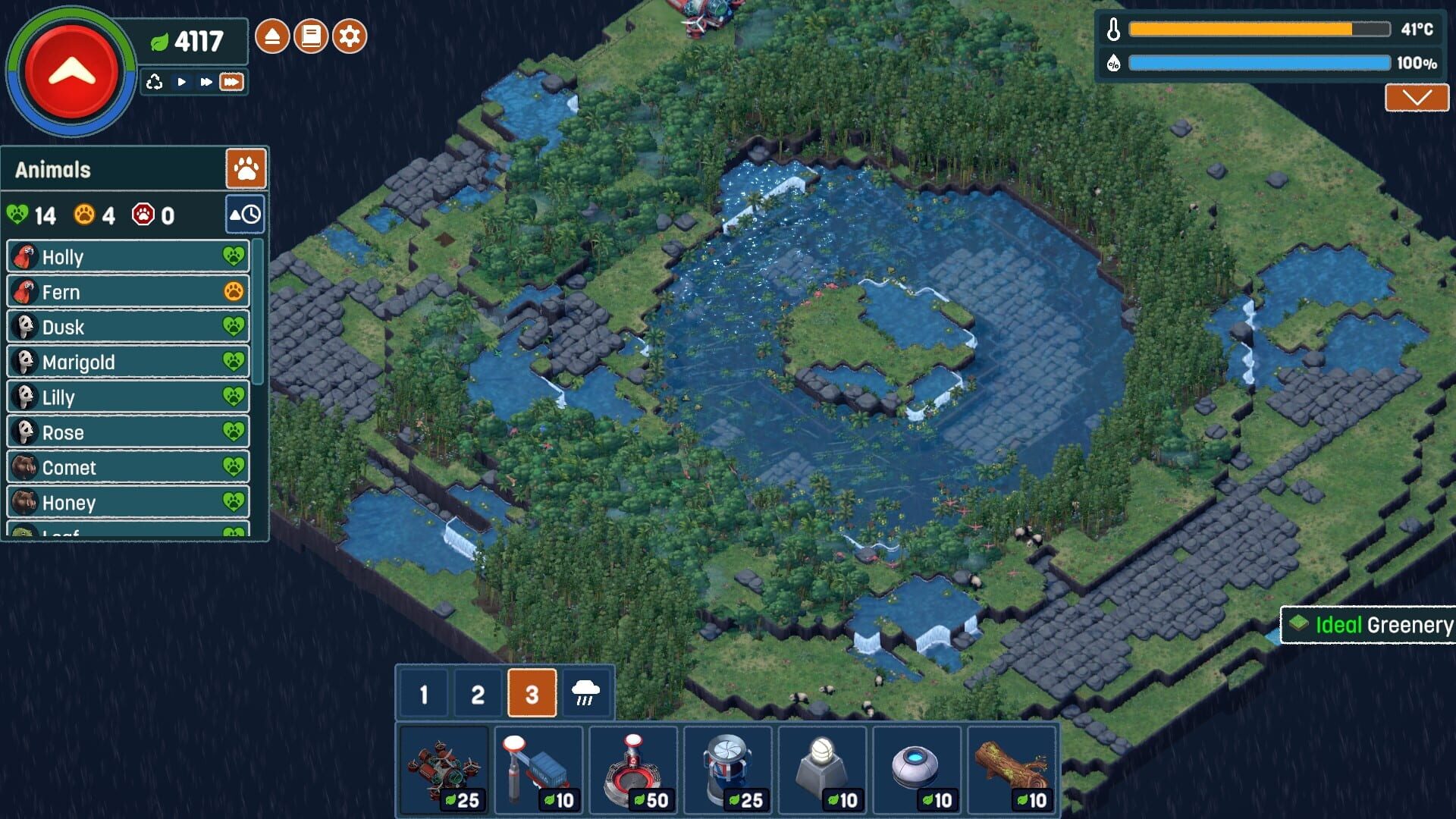Open the encyclopedia book icon
Image resolution: width=1456 pixels, height=819 pixels.
(310, 34)
